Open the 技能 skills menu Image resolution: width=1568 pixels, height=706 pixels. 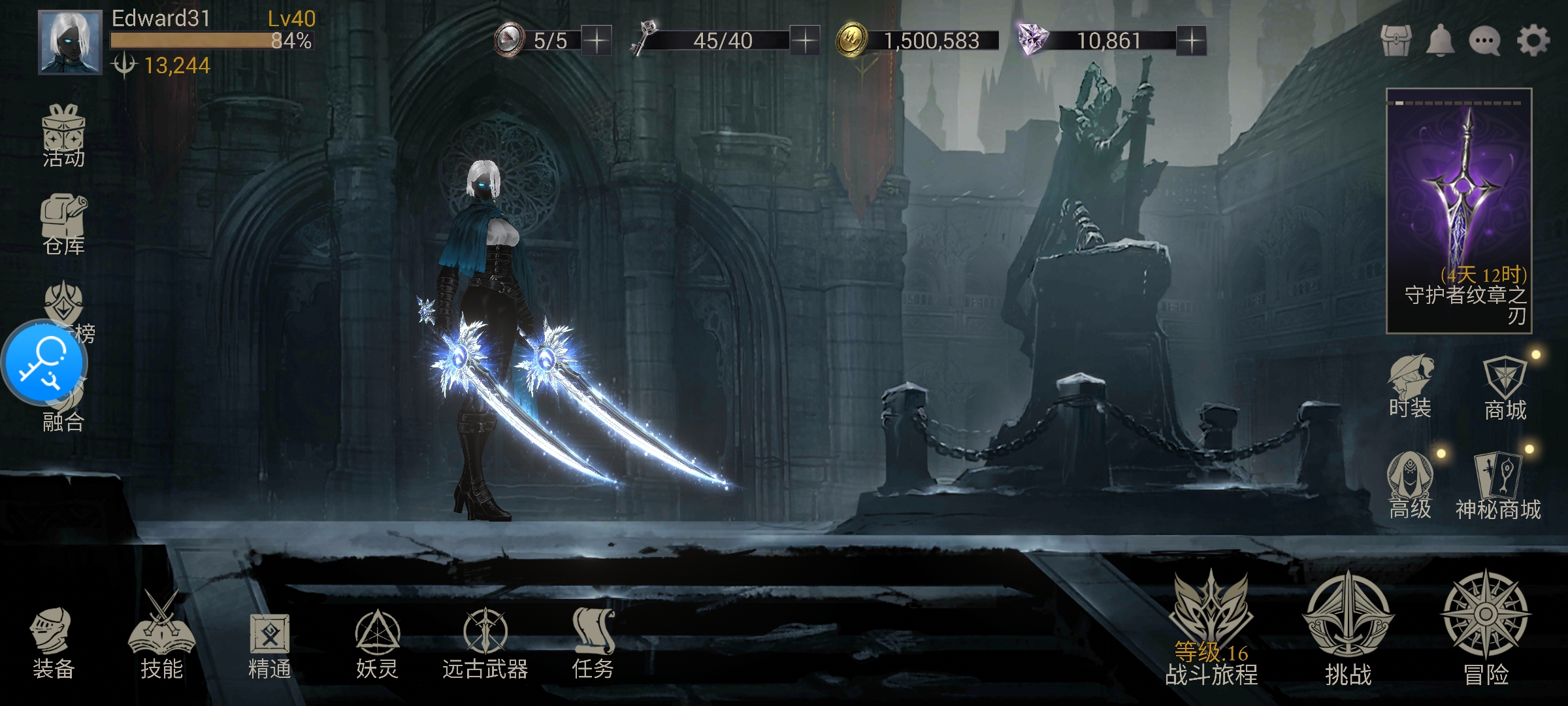[x=161, y=639]
